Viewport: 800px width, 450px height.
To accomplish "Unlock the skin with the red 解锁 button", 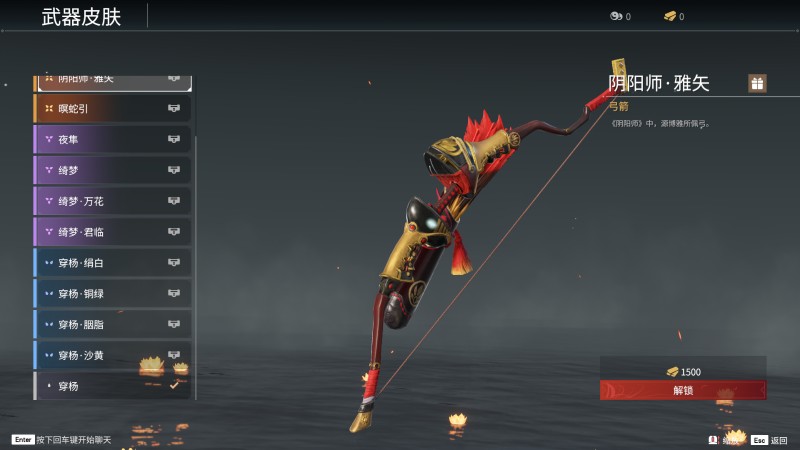I will (683, 390).
